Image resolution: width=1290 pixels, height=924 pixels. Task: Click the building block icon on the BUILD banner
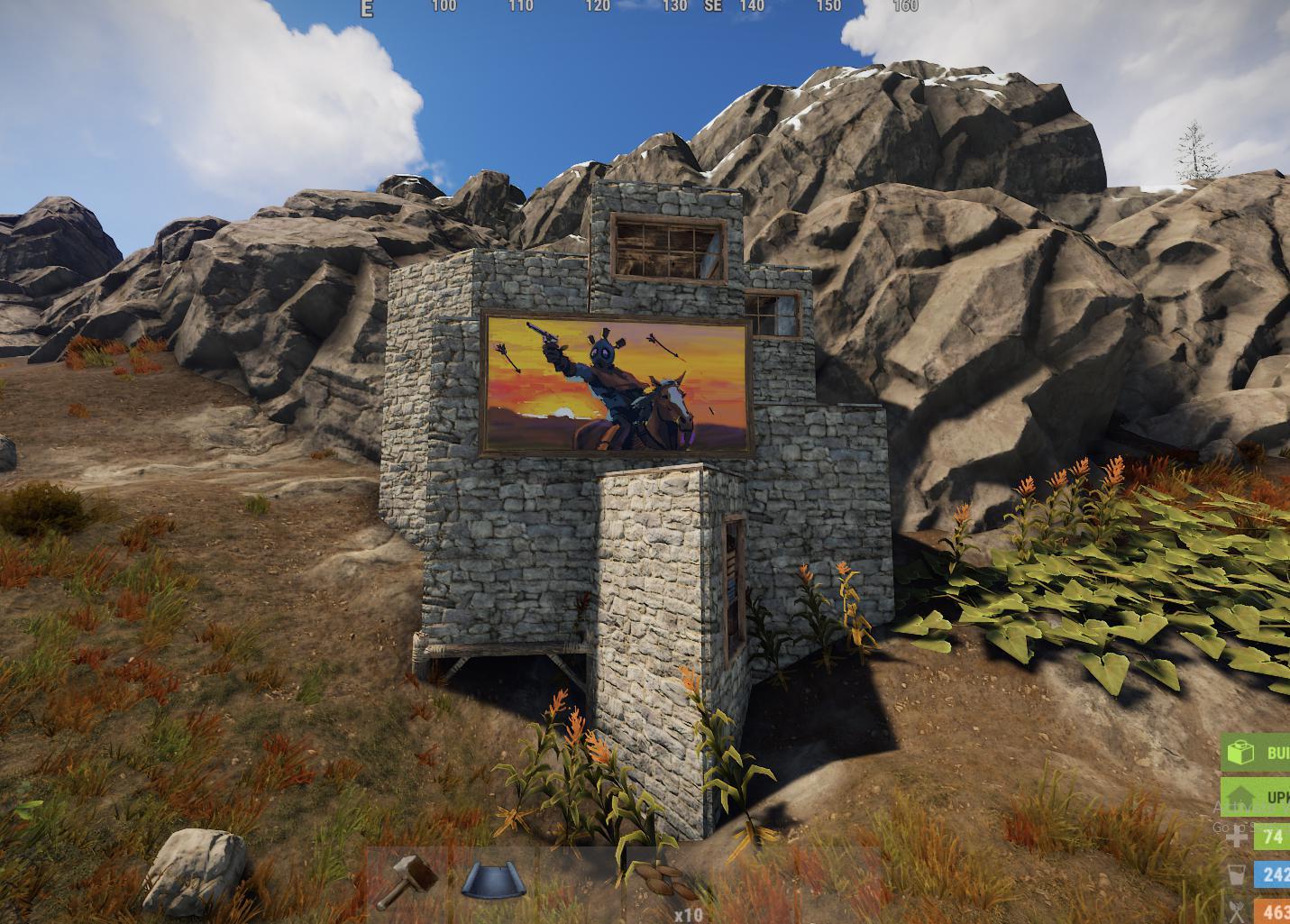point(1241,754)
